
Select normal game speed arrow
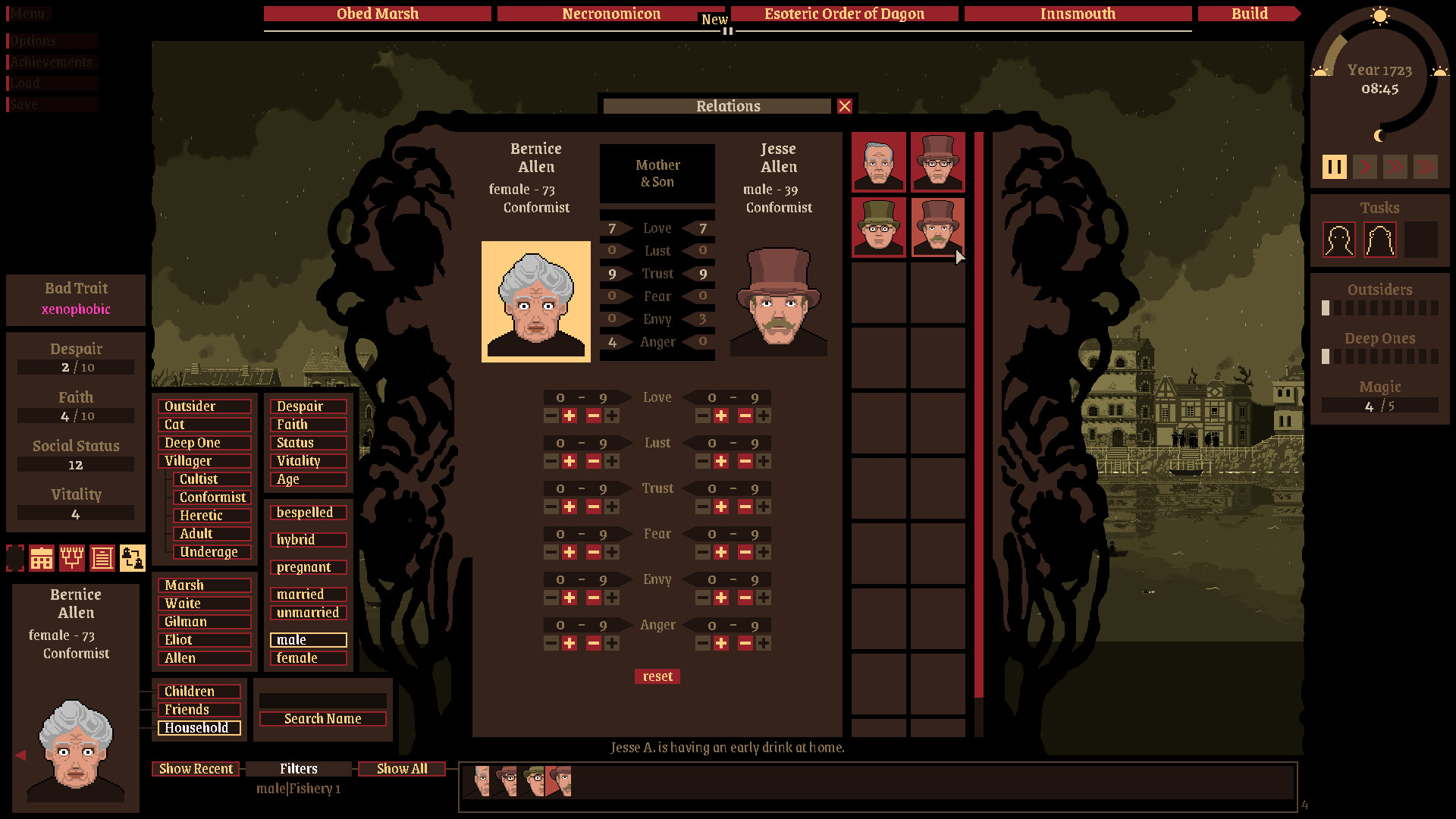(1364, 167)
